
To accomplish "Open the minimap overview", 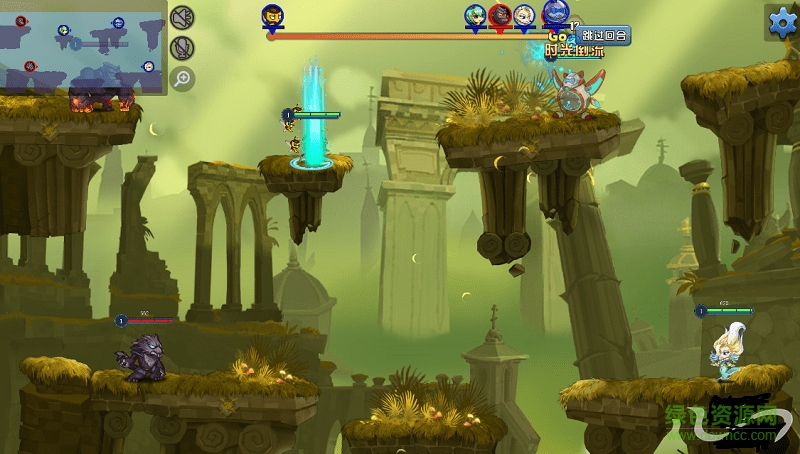I will point(83,51).
